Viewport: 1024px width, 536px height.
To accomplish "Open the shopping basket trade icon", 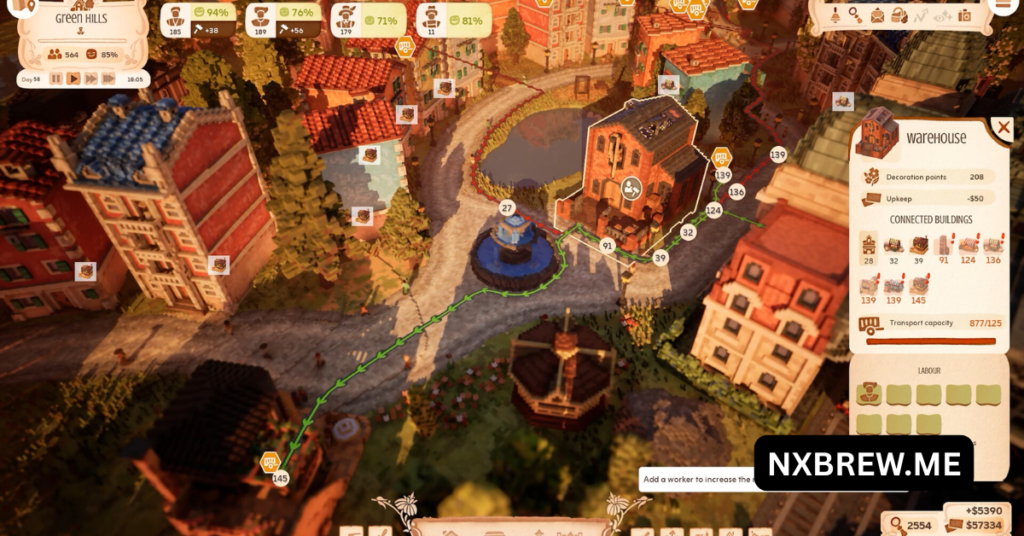I will pyautogui.click(x=899, y=15).
